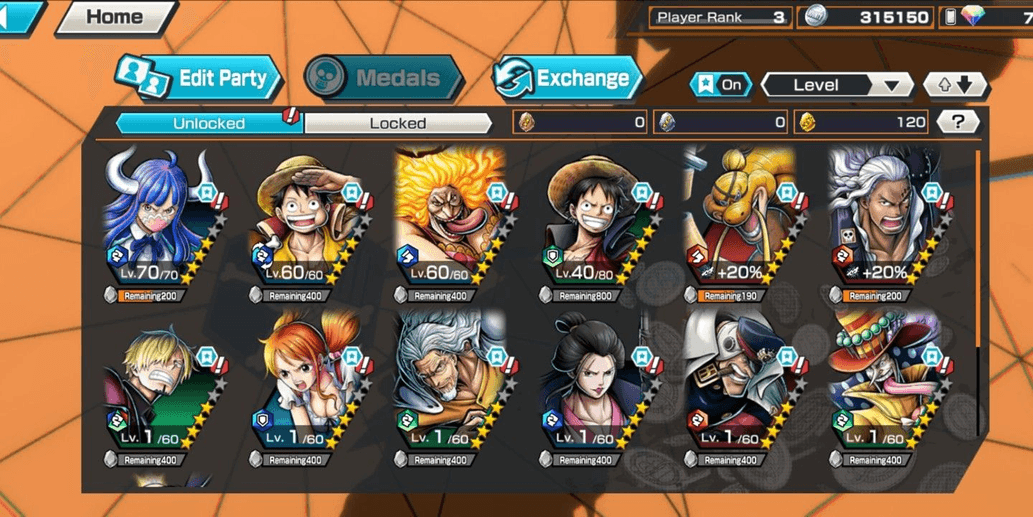Image resolution: width=1033 pixels, height=517 pixels.
Task: Toggle the bookmark On filter
Action: tap(720, 85)
